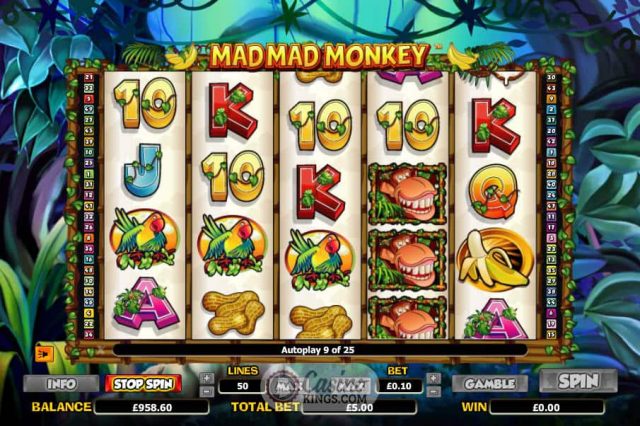This screenshot has height=426, width=640.
Task: Select the Max Bet button
Action: tap(287, 384)
